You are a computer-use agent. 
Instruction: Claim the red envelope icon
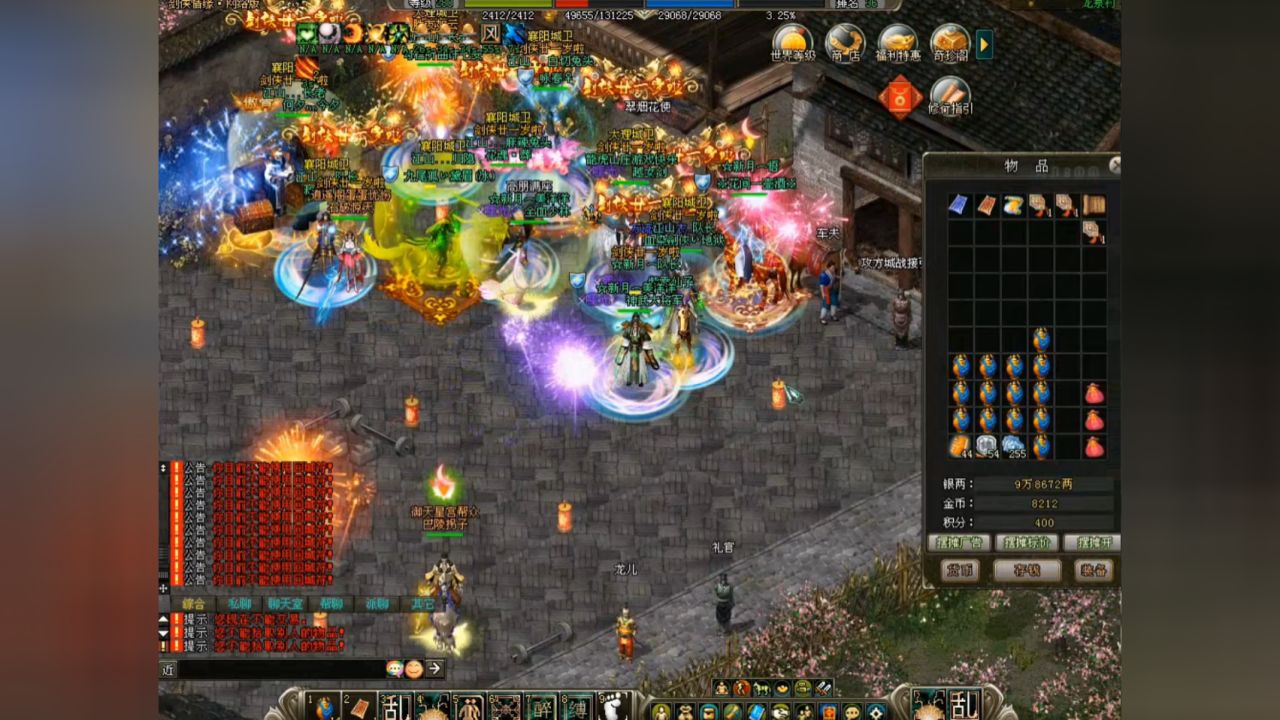coord(900,98)
